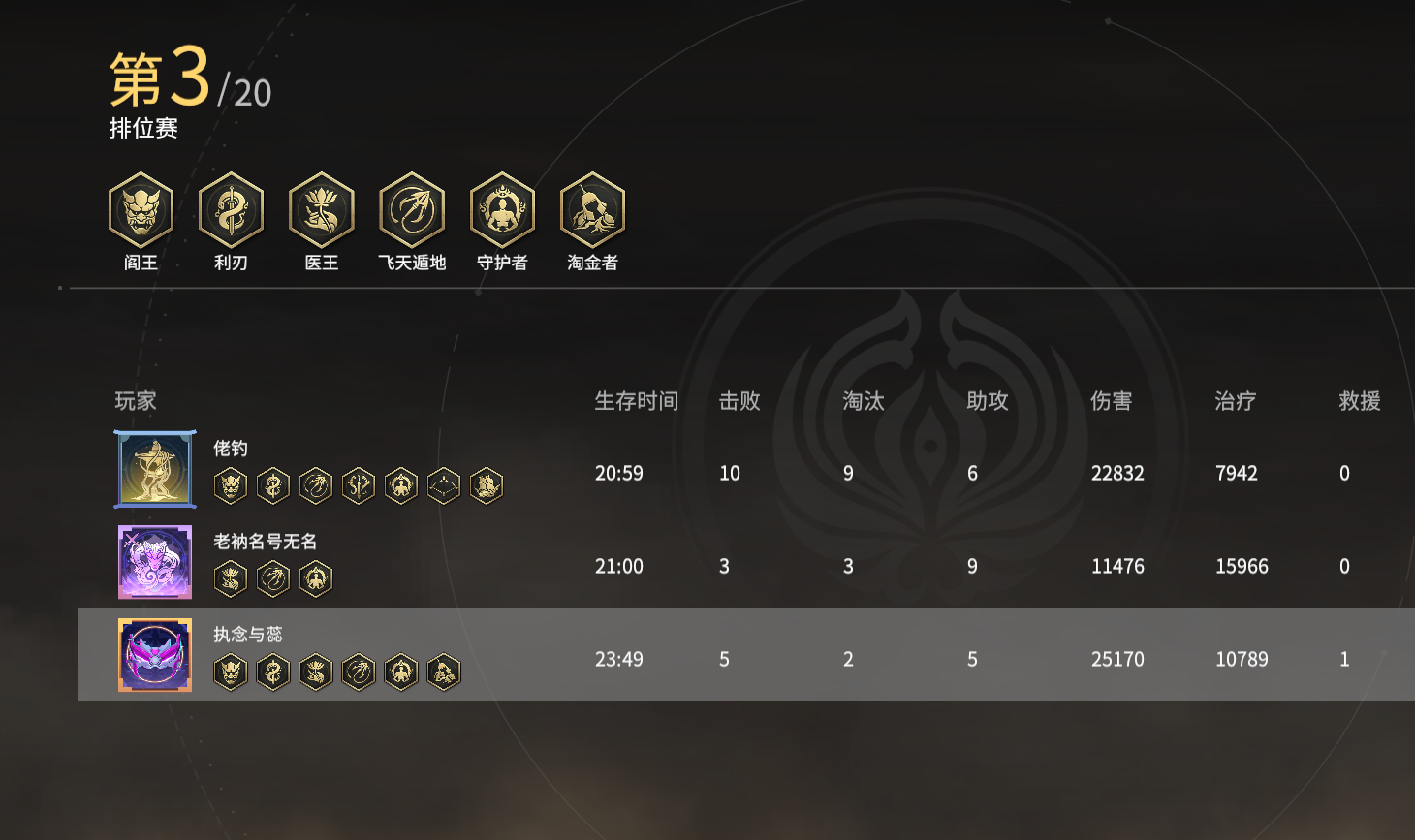
Task: Click the 守护者 guardian badge
Action: [x=502, y=210]
